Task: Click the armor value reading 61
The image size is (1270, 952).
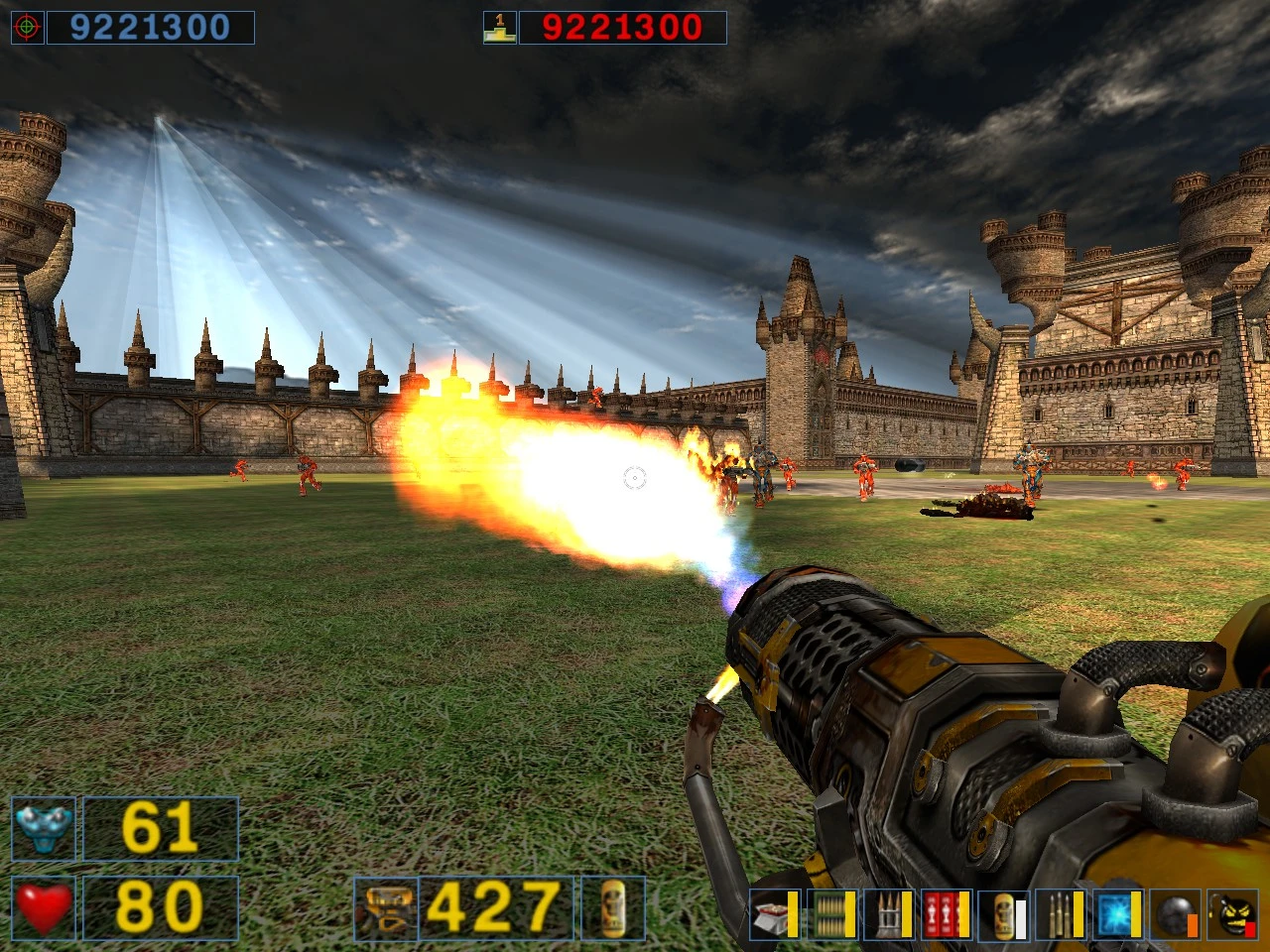Action: pyautogui.click(x=159, y=828)
